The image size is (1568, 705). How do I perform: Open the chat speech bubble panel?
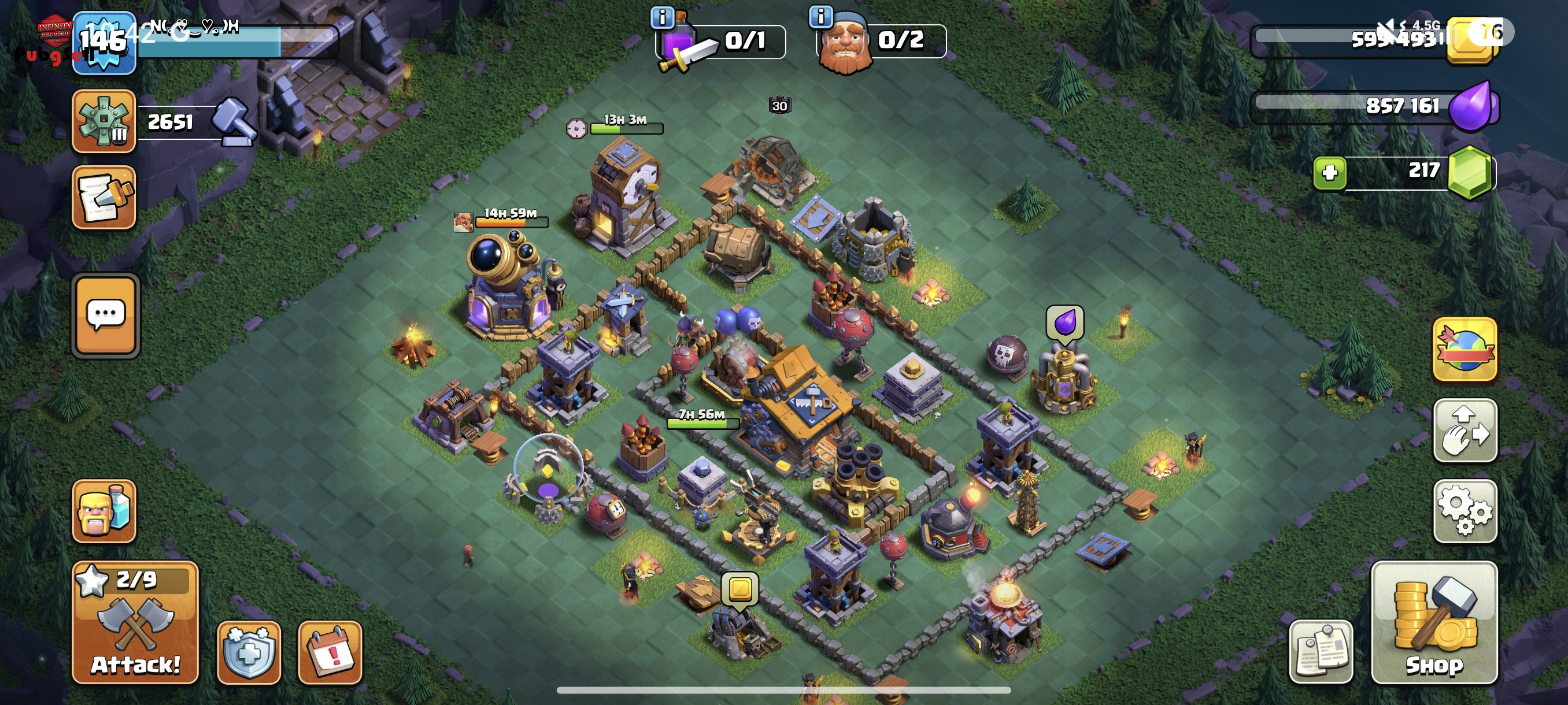pyautogui.click(x=106, y=316)
